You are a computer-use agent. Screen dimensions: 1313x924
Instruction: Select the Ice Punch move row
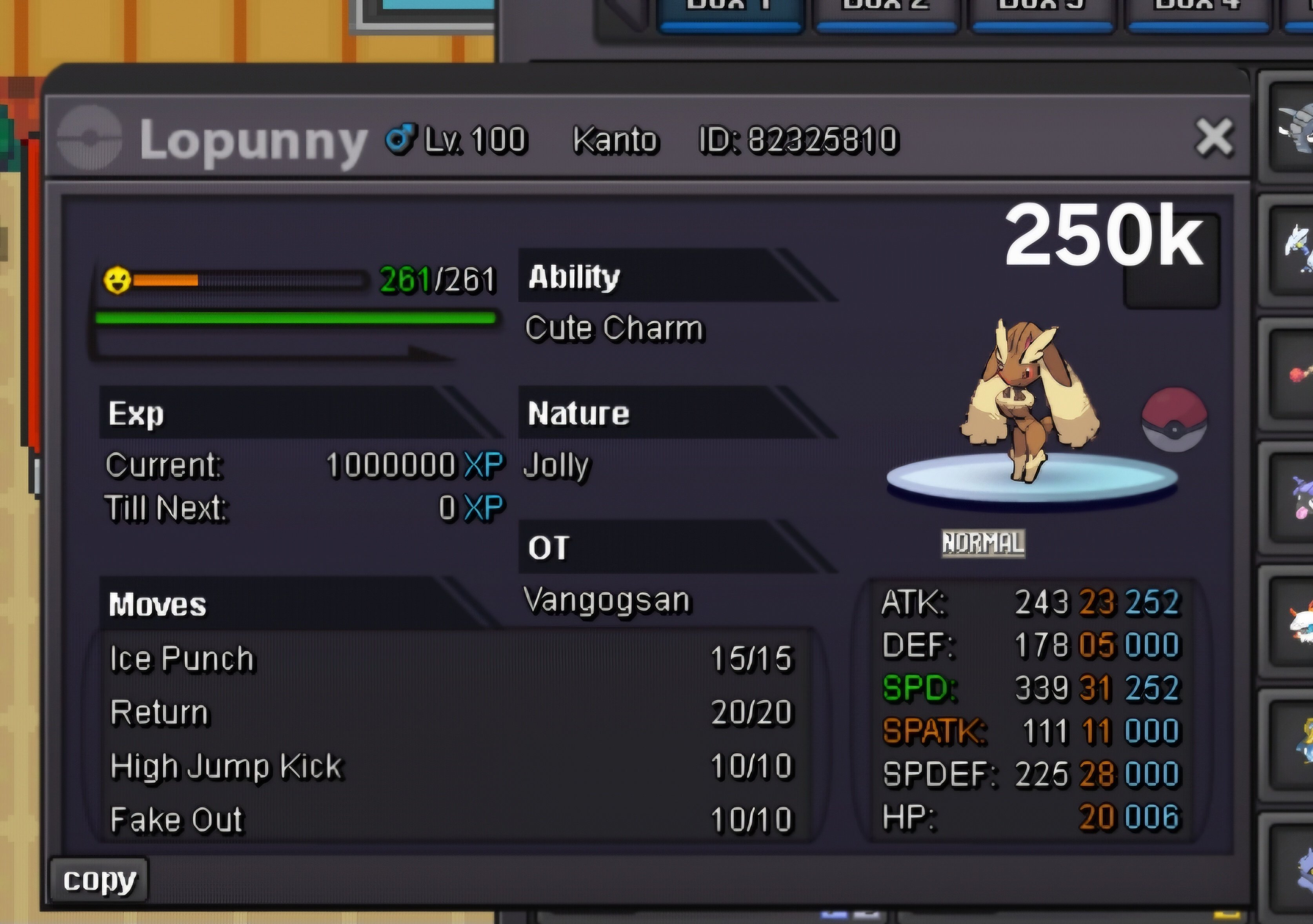(x=452, y=658)
